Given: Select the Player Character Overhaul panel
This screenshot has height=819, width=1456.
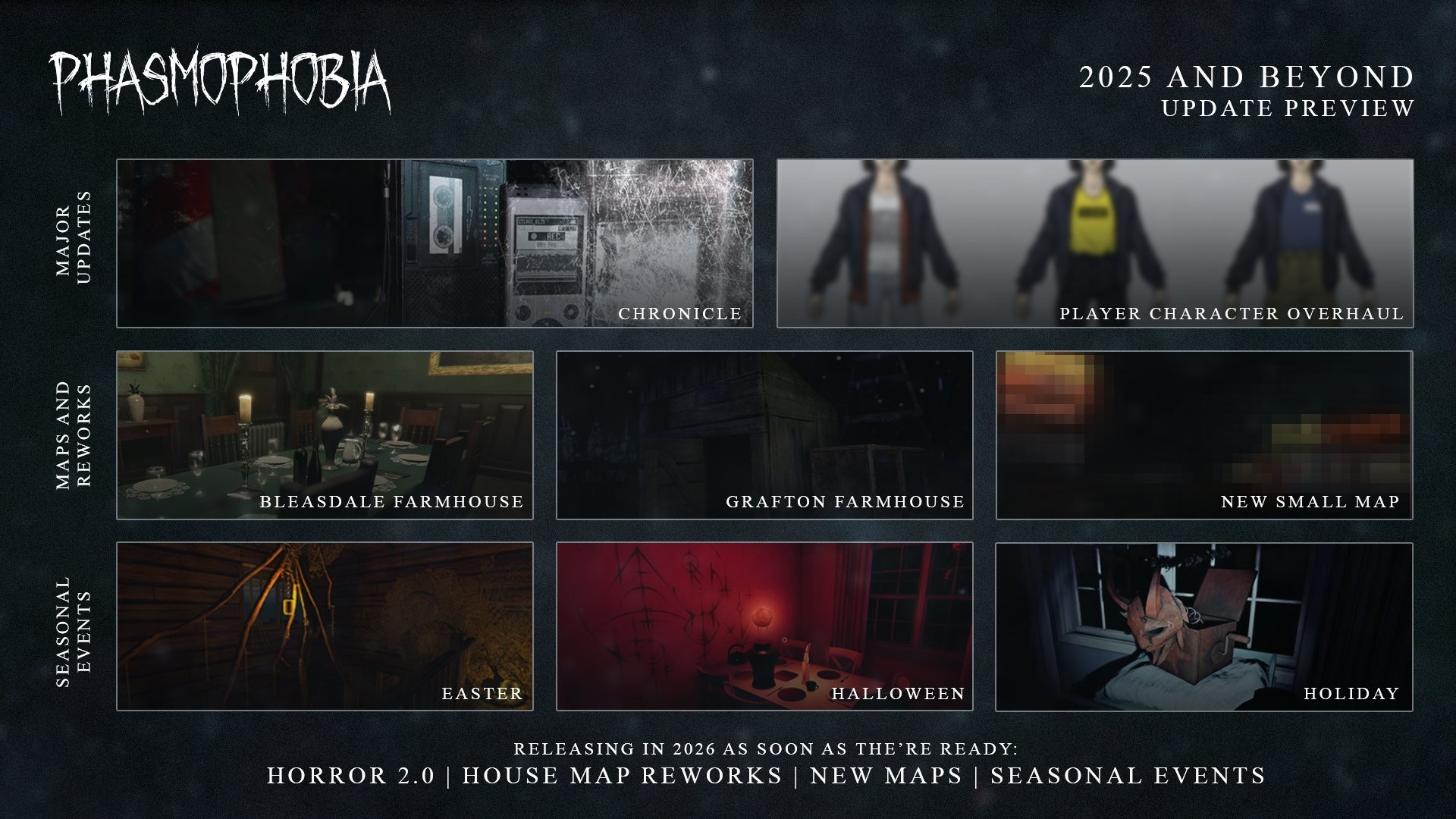Looking at the screenshot, I should point(1095,243).
